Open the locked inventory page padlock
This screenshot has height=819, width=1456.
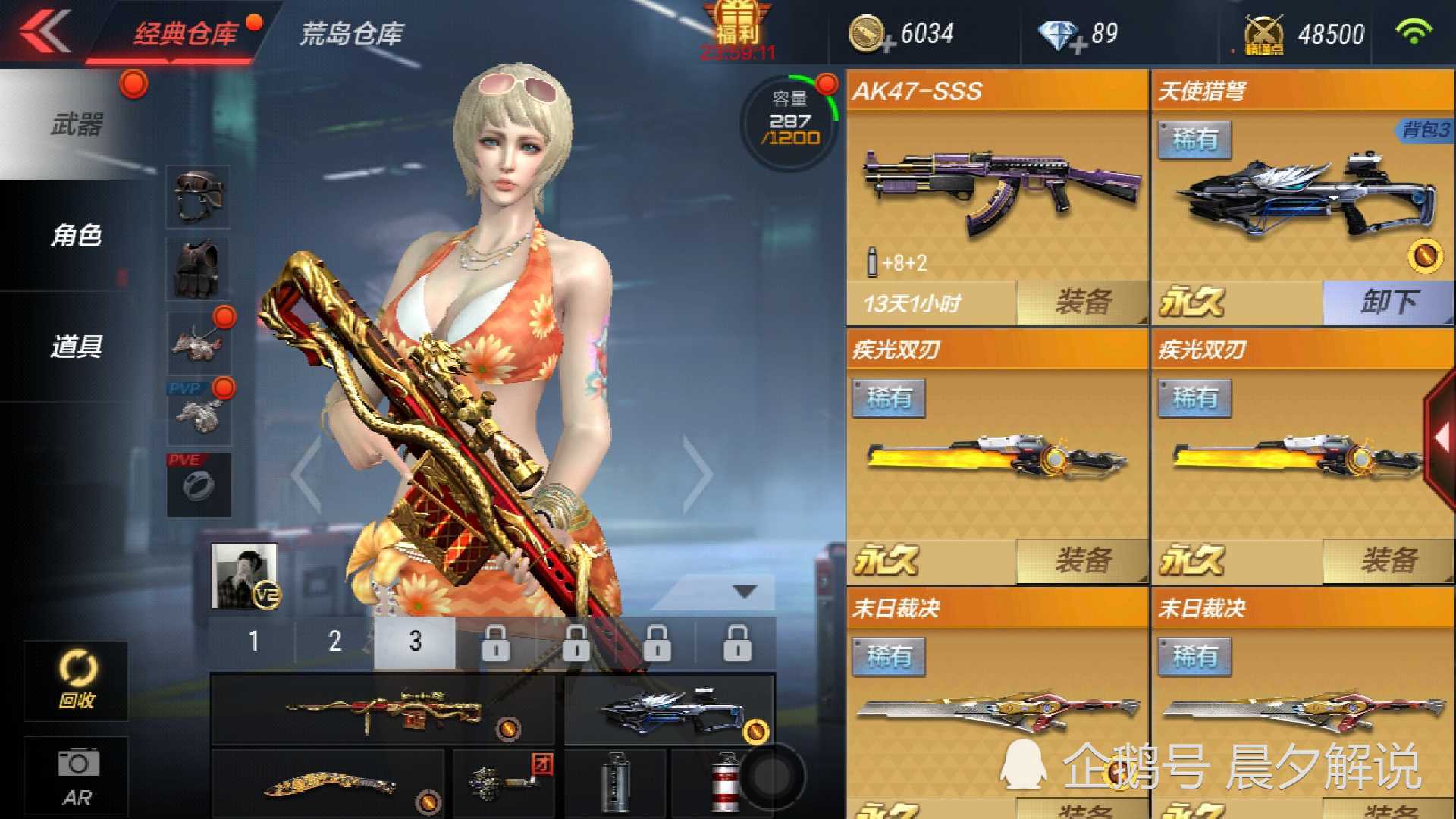click(x=497, y=641)
